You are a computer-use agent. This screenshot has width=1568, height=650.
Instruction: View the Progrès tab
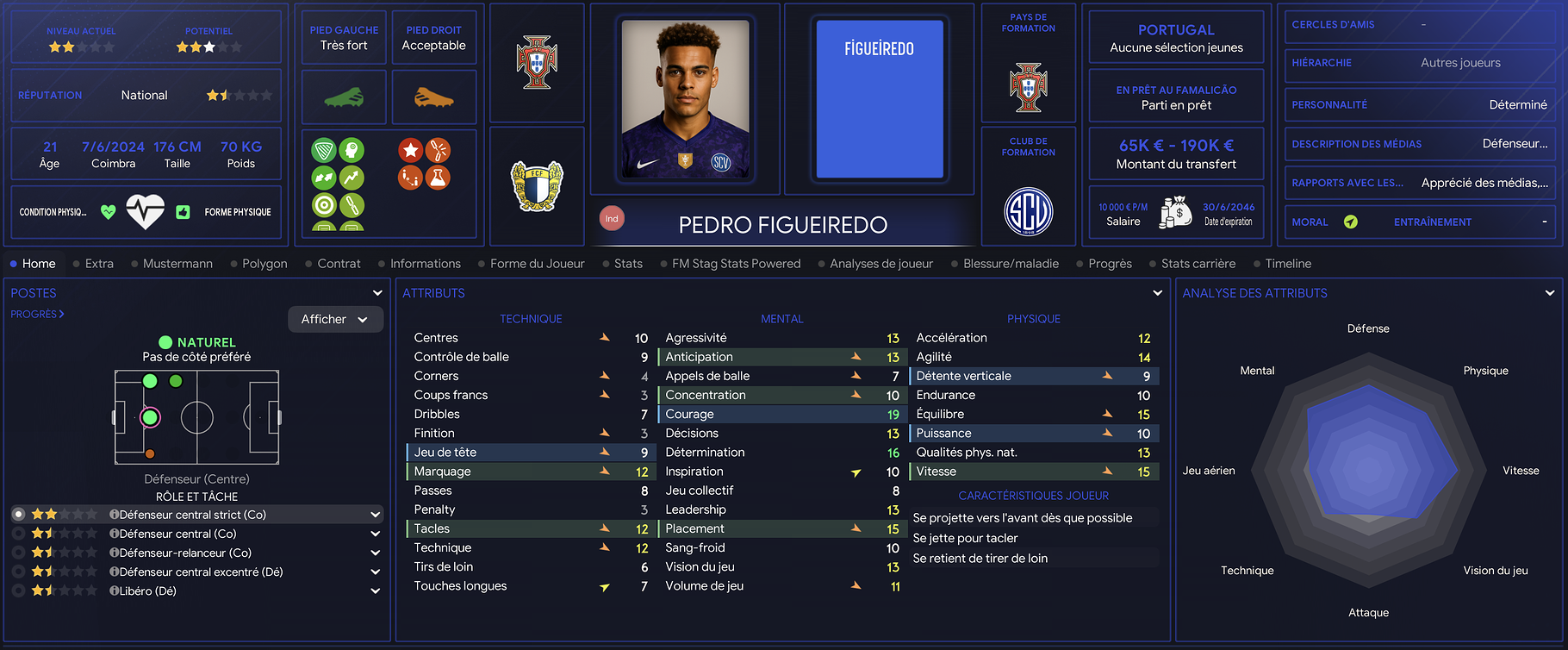pos(1110,264)
